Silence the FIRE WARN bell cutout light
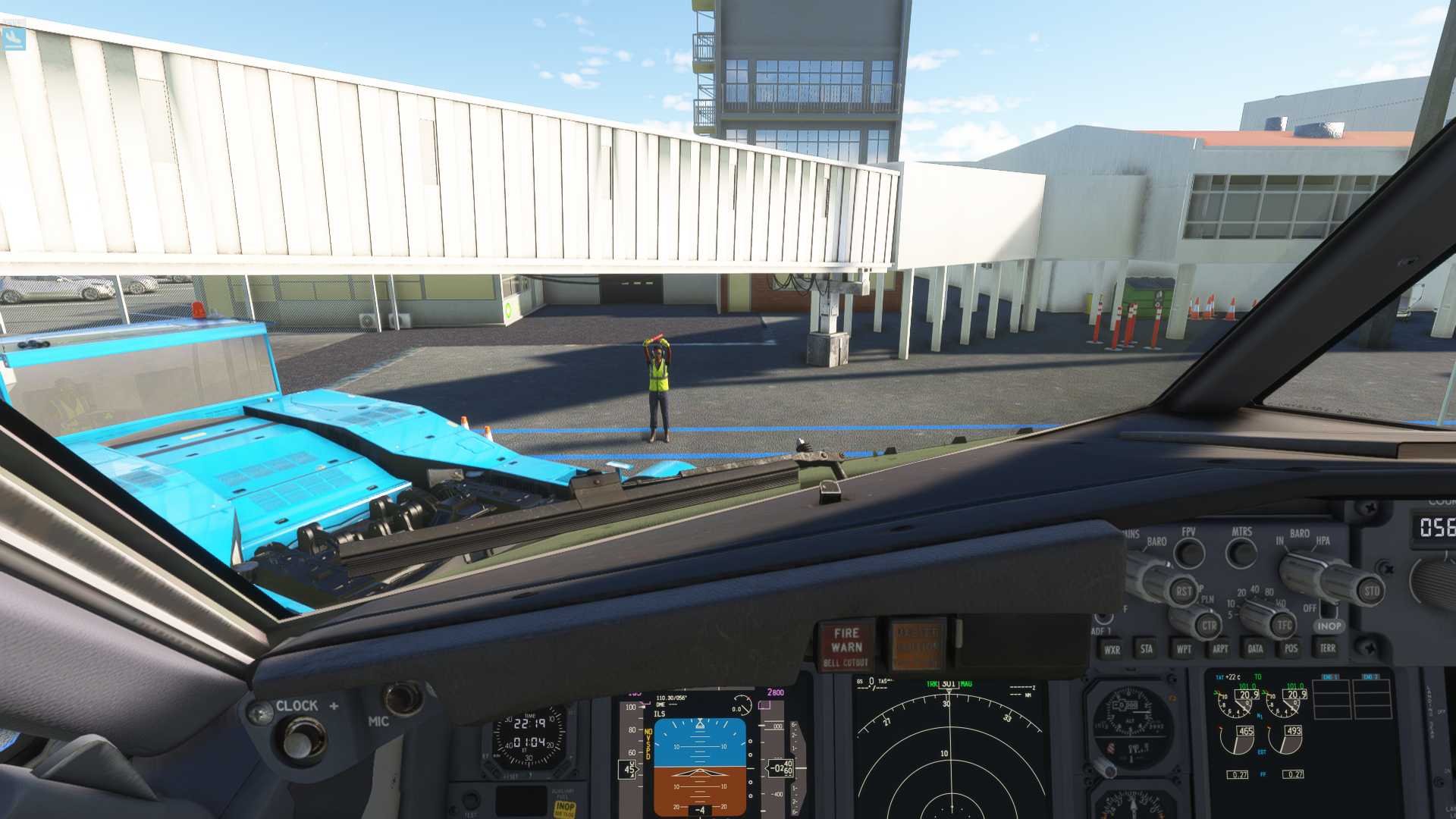Image resolution: width=1456 pixels, height=819 pixels. click(846, 645)
